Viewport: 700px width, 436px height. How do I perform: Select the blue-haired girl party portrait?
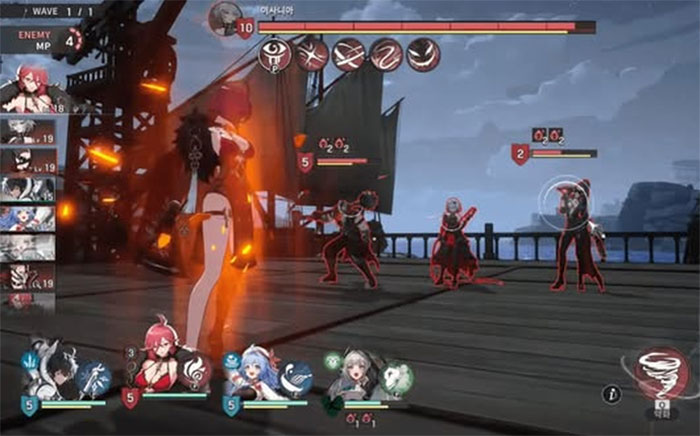click(x=253, y=372)
